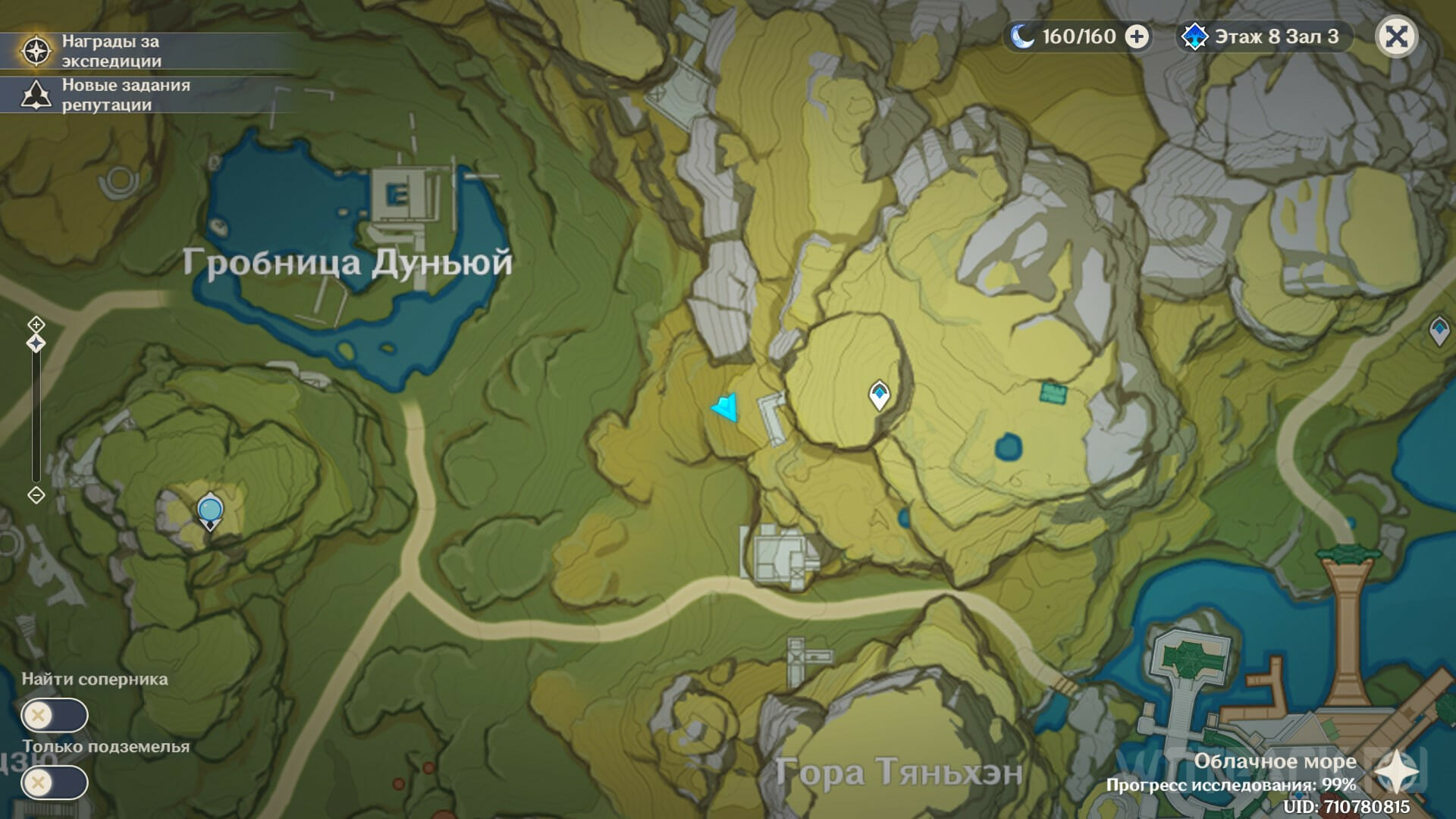Screen dimensions: 1456x819
Task: Select the teleport waypoint on the central mountain
Action: (x=879, y=394)
